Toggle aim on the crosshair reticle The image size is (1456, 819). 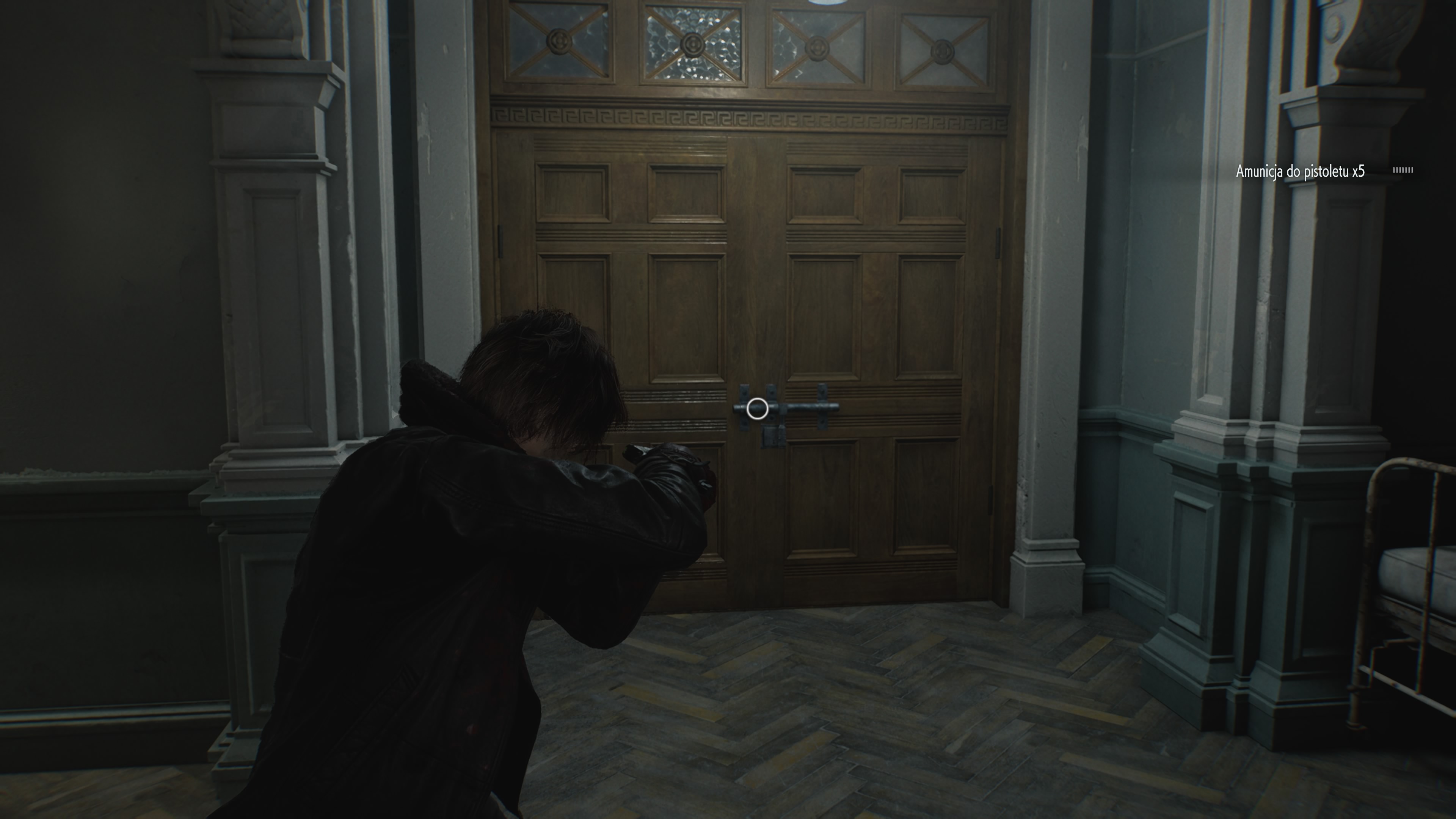[x=757, y=409]
